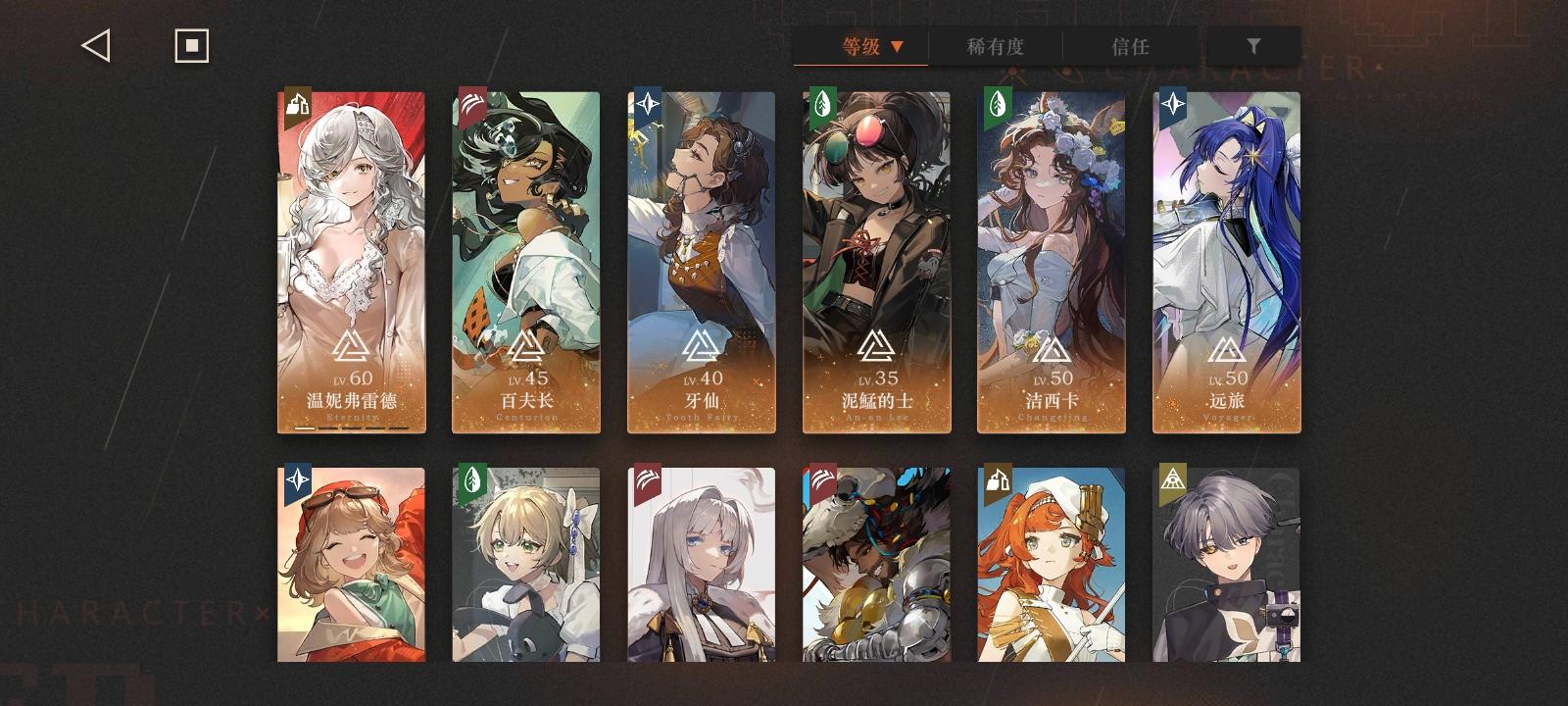
Task: View the falconer character's card in the bottom row
Action: pos(875,569)
